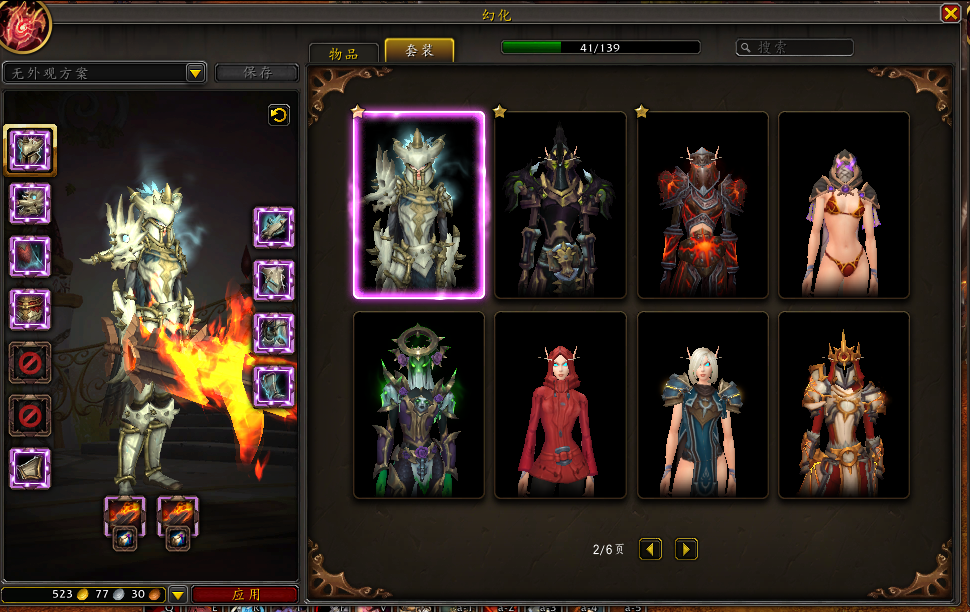Close the transmog (幻化) window
970x612 pixels.
949,13
